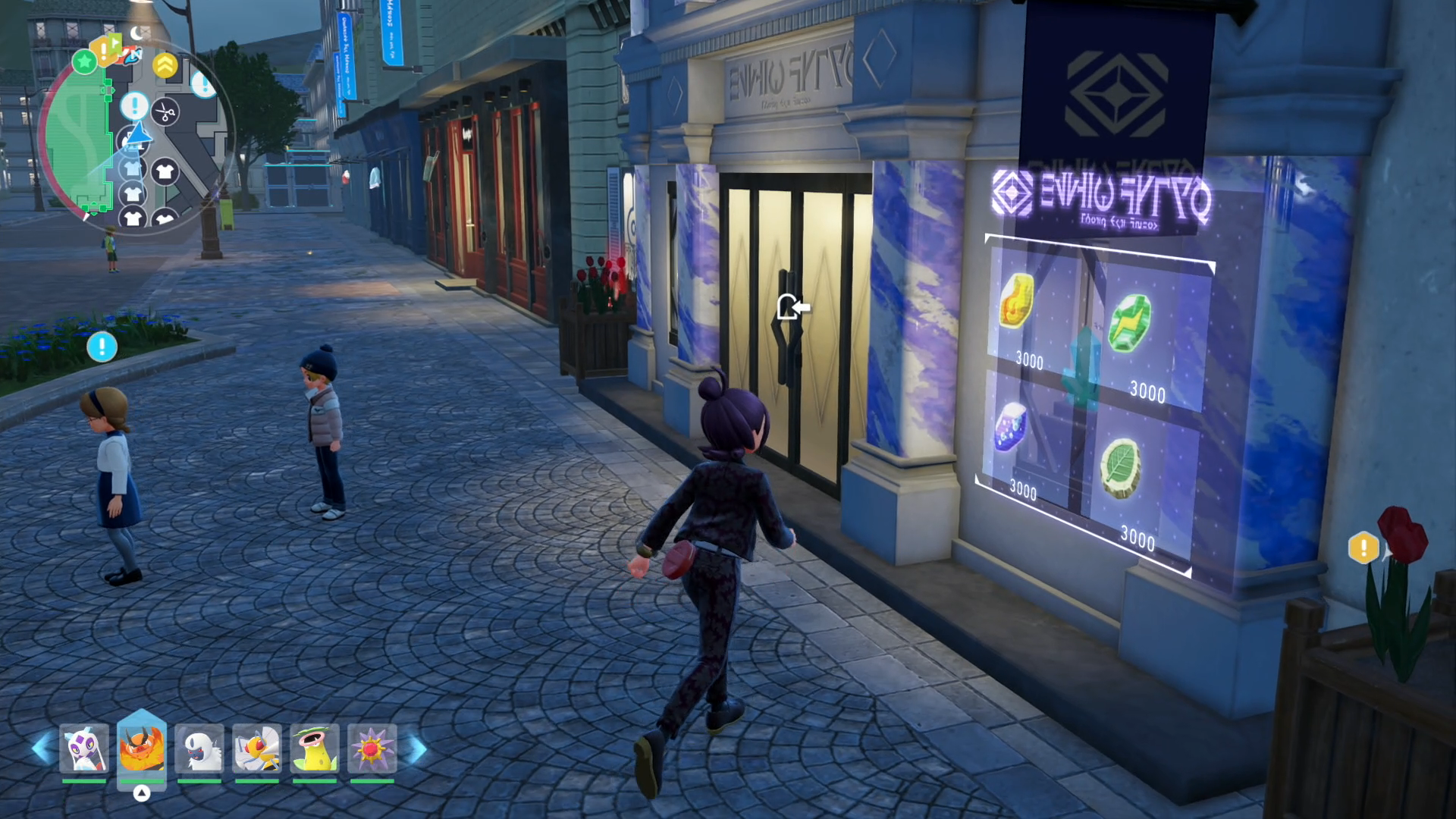The width and height of the screenshot is (1456, 819).
Task: Click the left arrow beside the party bar
Action: (41, 748)
